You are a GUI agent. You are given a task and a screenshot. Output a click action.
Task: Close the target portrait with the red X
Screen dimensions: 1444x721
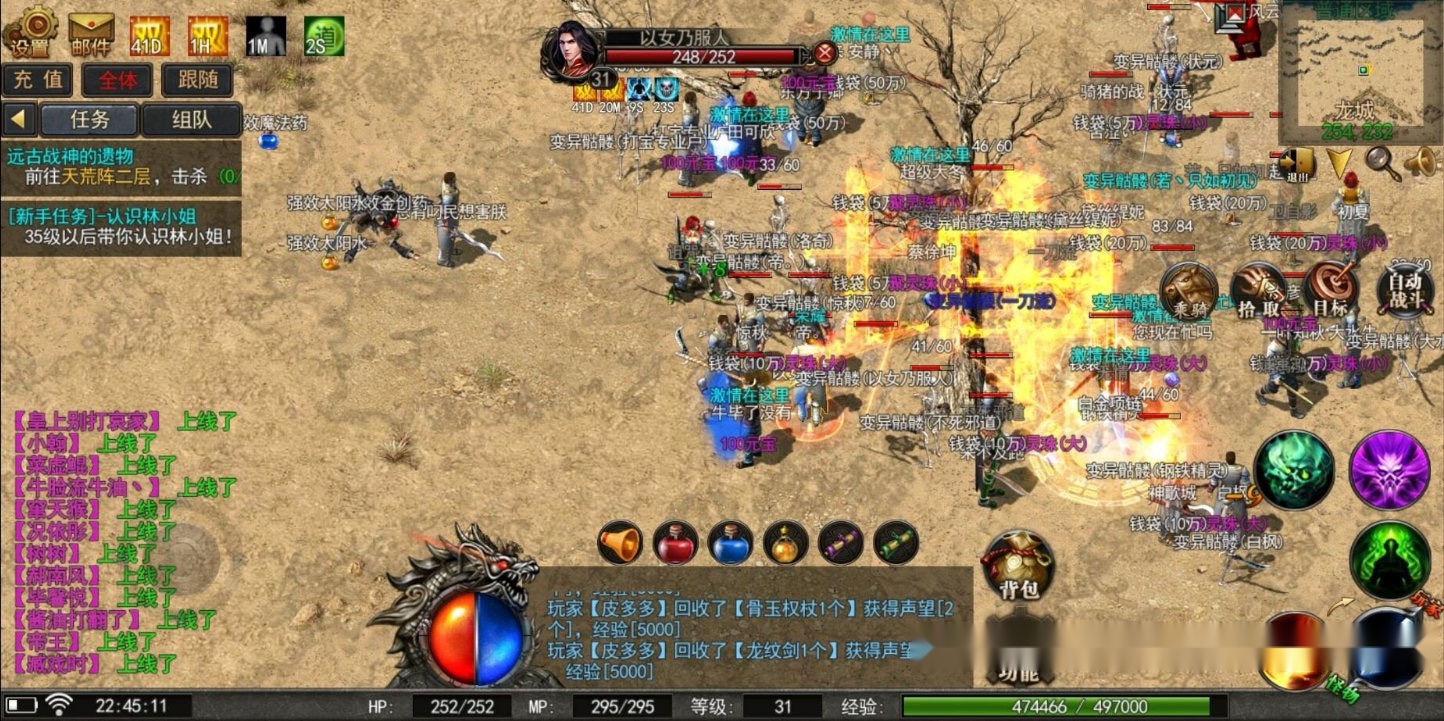pos(824,53)
